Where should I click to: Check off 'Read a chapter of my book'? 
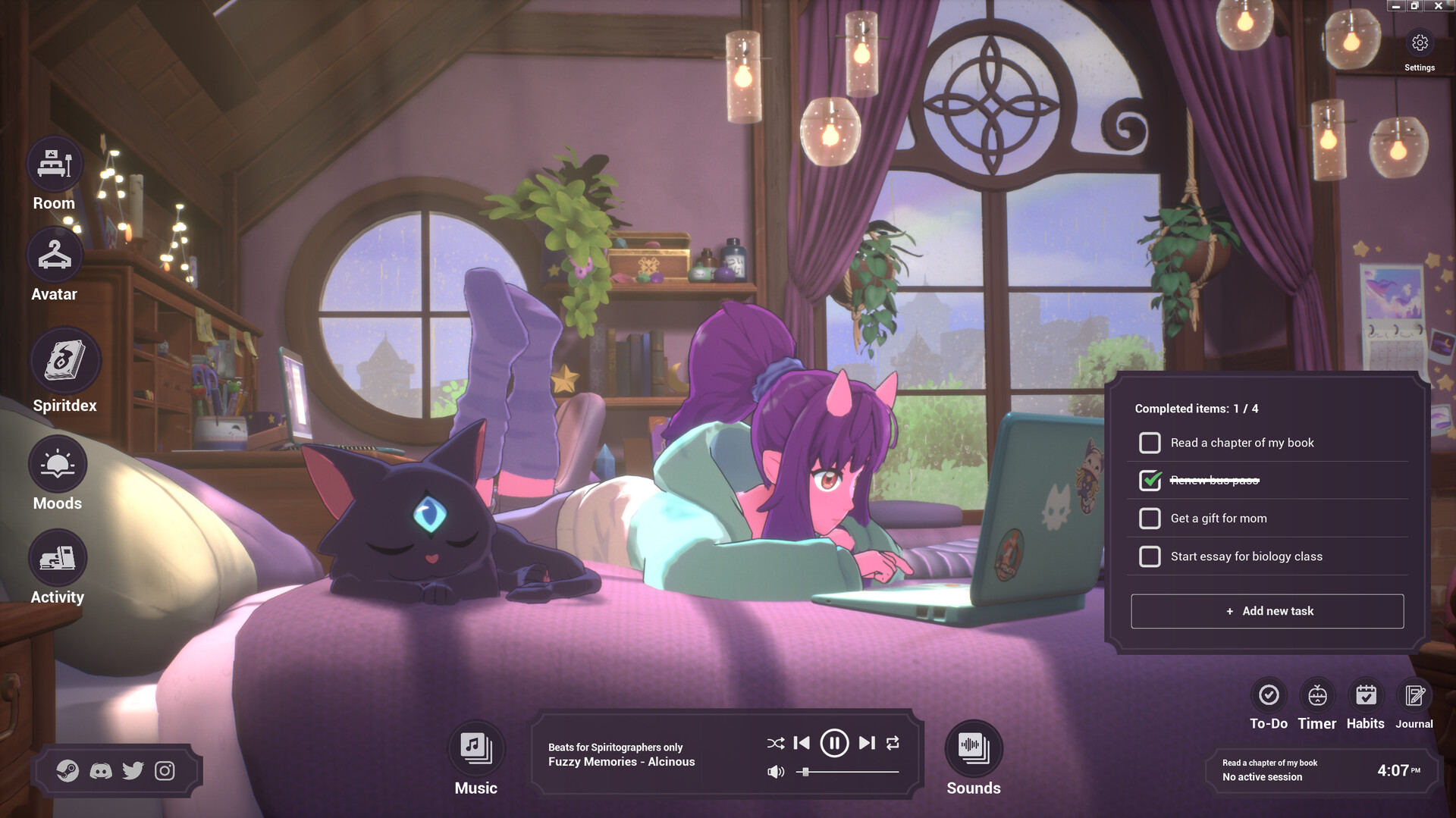point(1150,442)
